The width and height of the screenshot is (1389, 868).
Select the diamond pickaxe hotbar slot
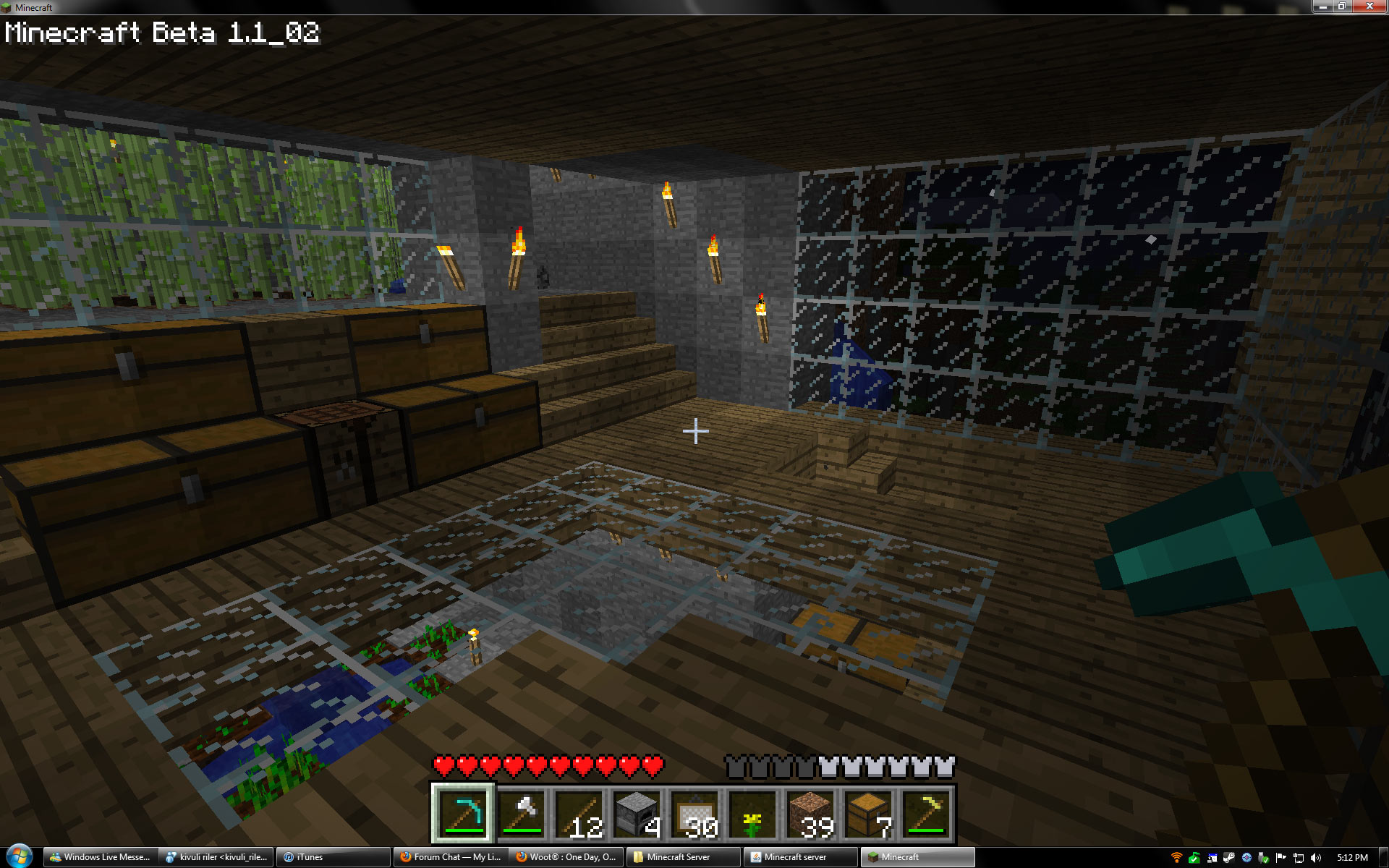pyautogui.click(x=463, y=814)
